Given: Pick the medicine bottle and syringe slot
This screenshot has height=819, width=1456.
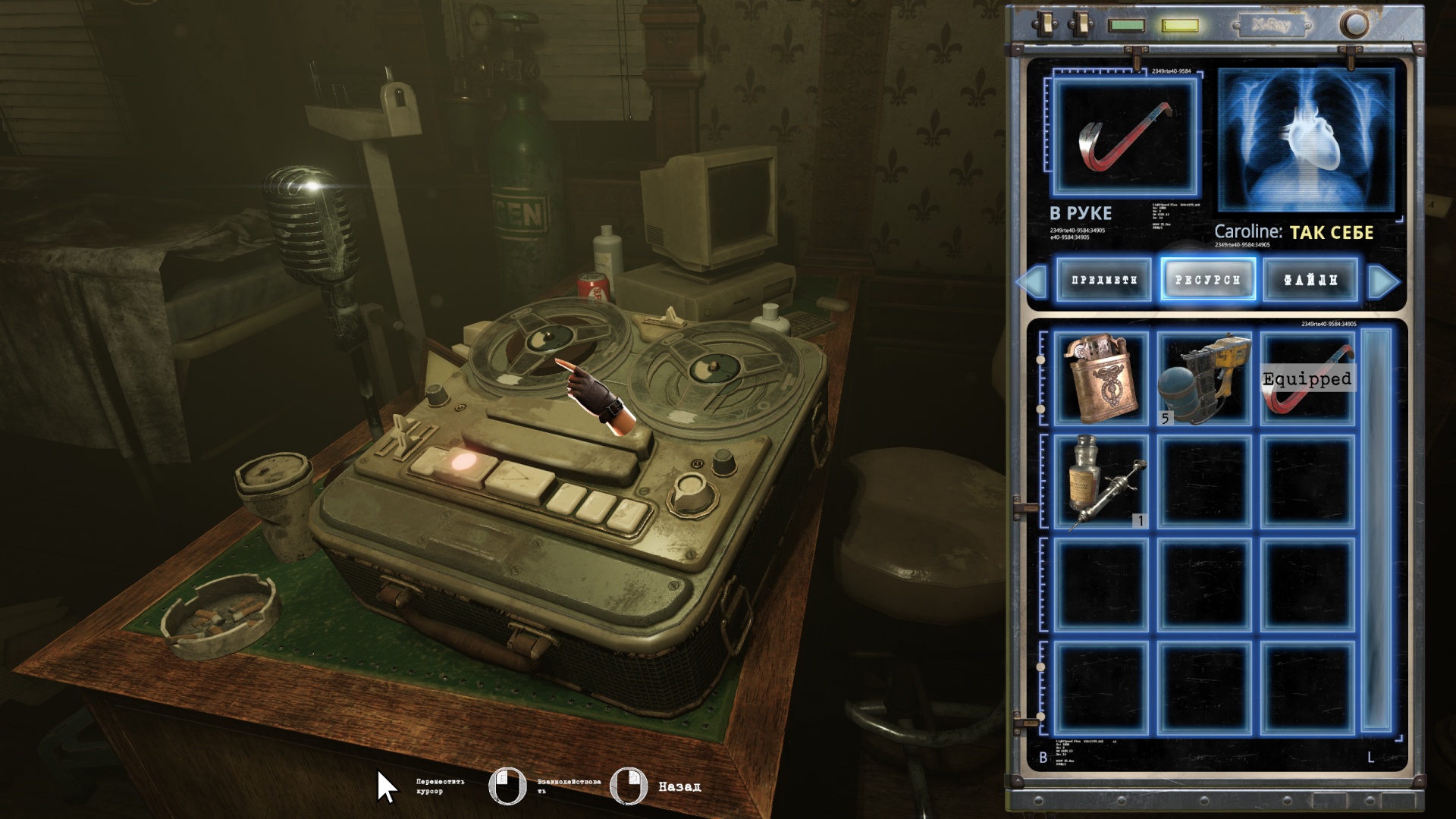Looking at the screenshot, I should pyautogui.click(x=1101, y=482).
